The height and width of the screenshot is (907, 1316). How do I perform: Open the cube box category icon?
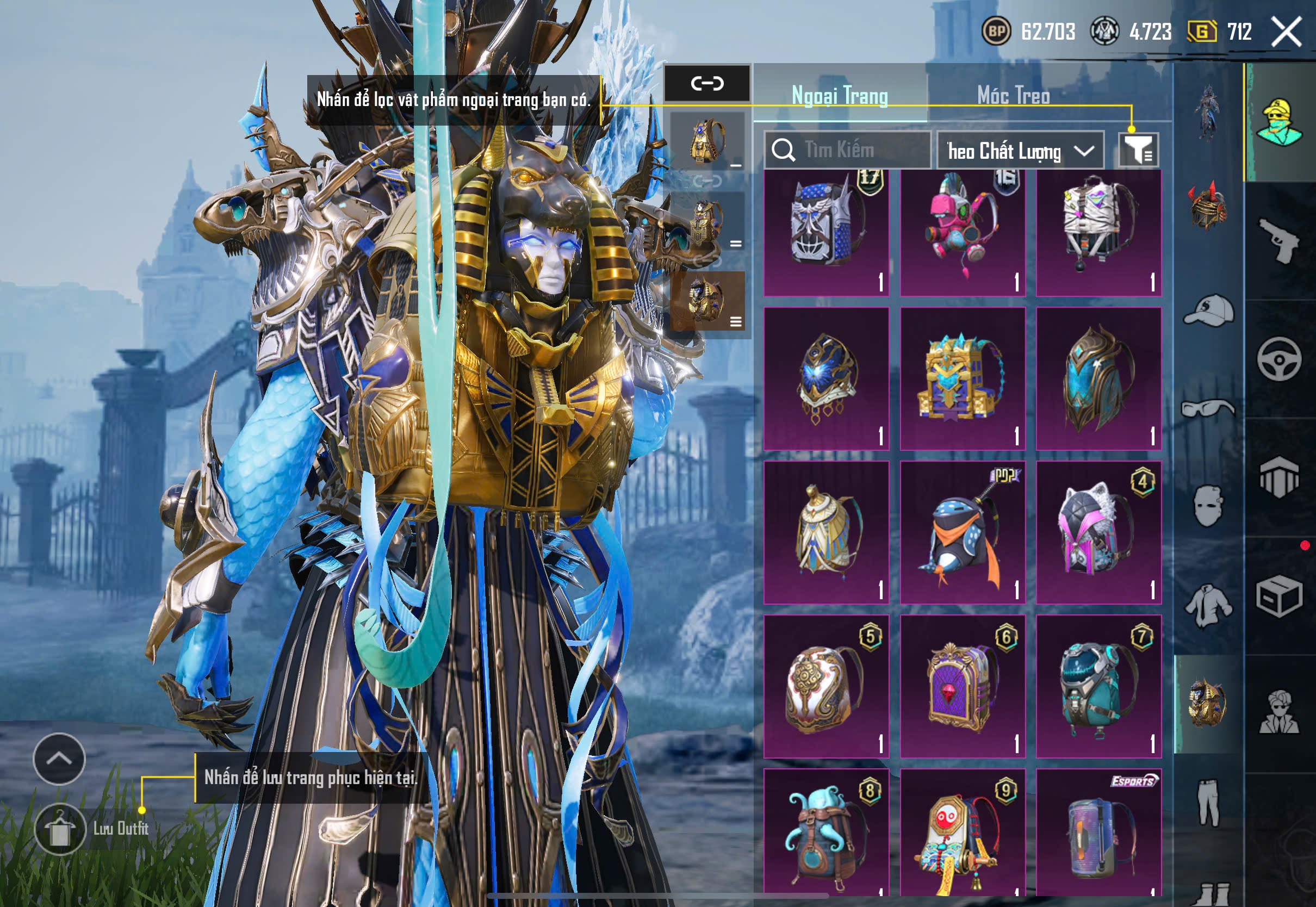pyautogui.click(x=1279, y=596)
